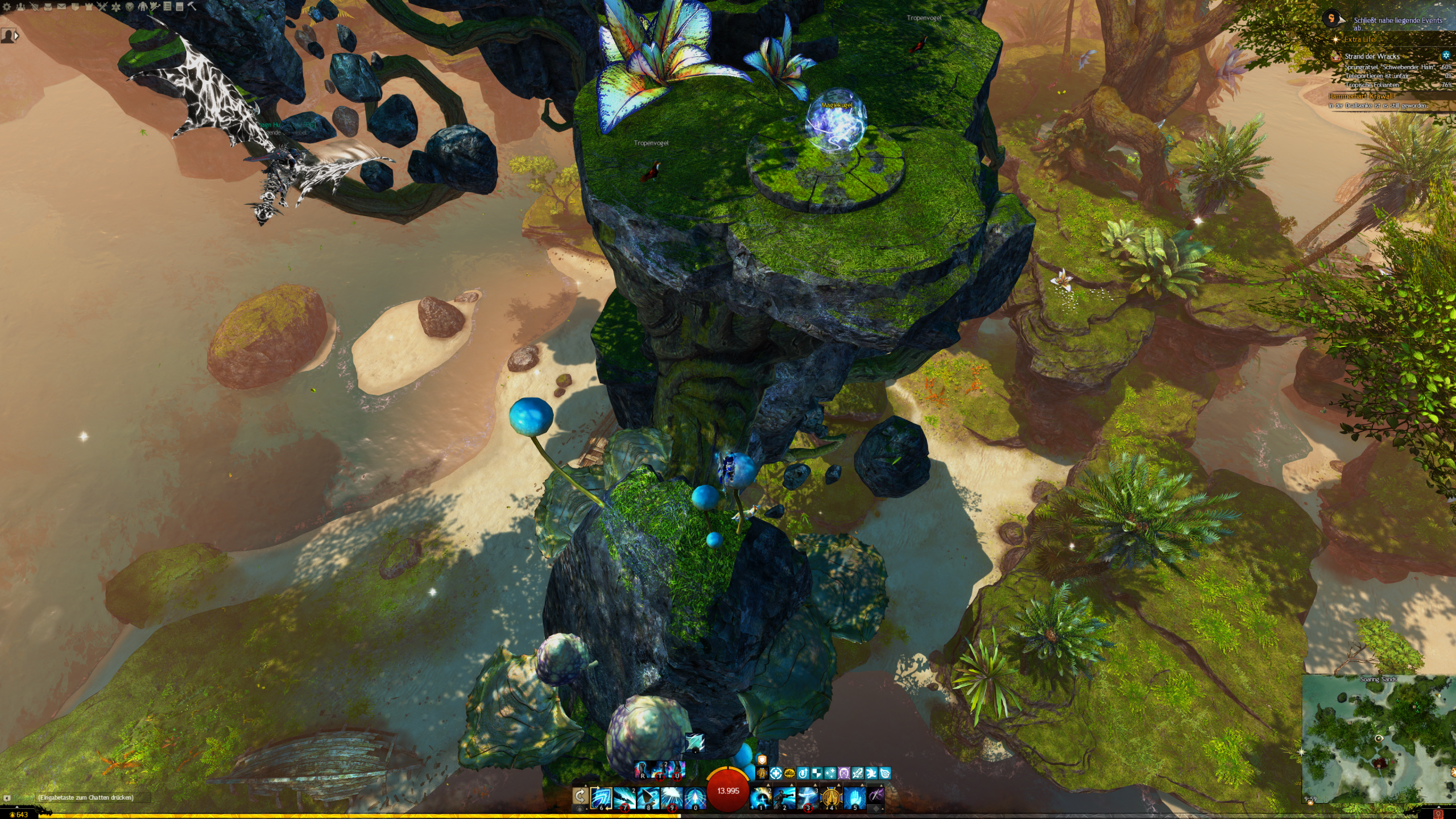Select the Strand der Wracks objective header
1456x819 pixels.
point(1372,56)
